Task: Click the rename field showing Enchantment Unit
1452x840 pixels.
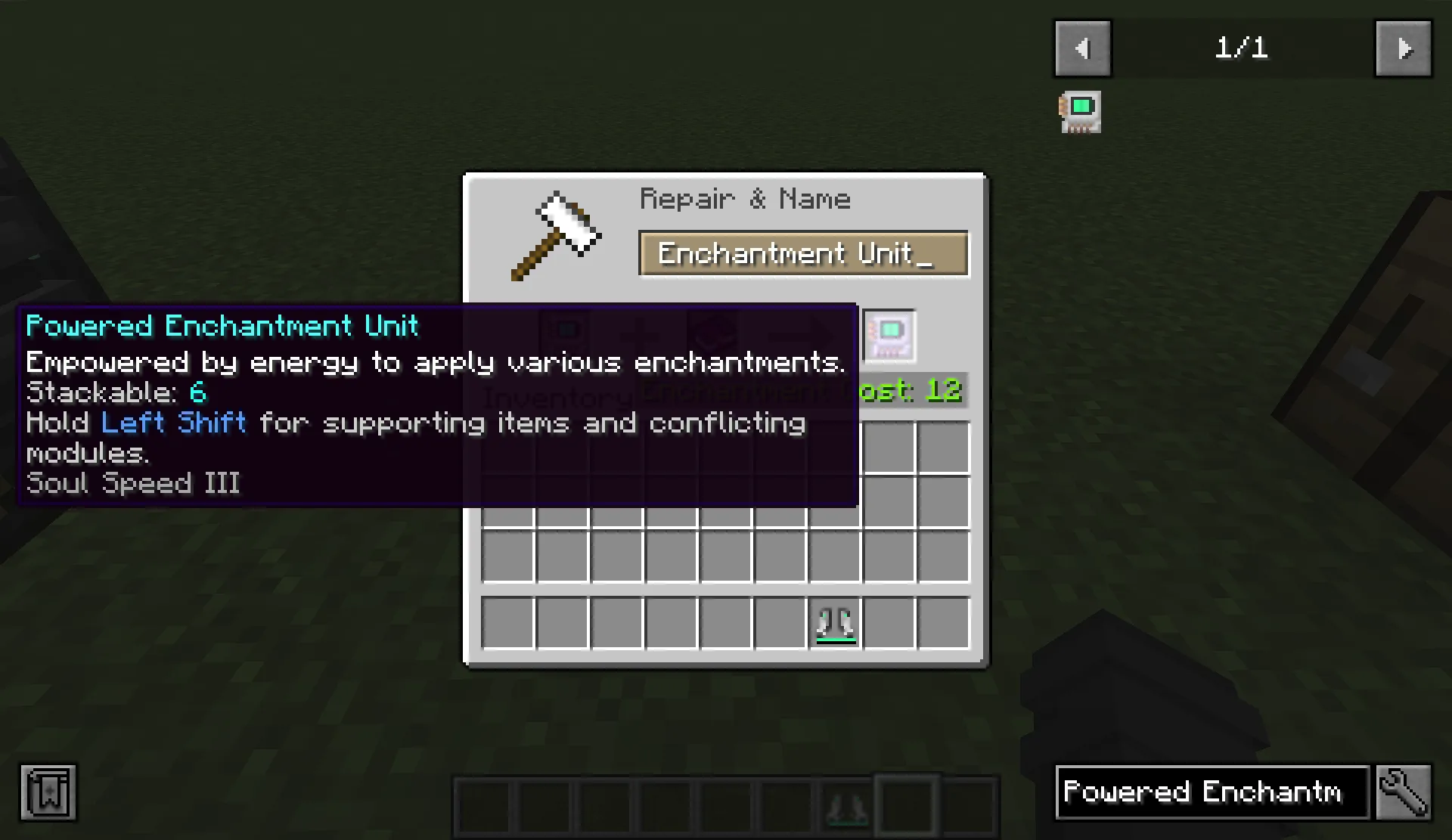Action: click(803, 254)
